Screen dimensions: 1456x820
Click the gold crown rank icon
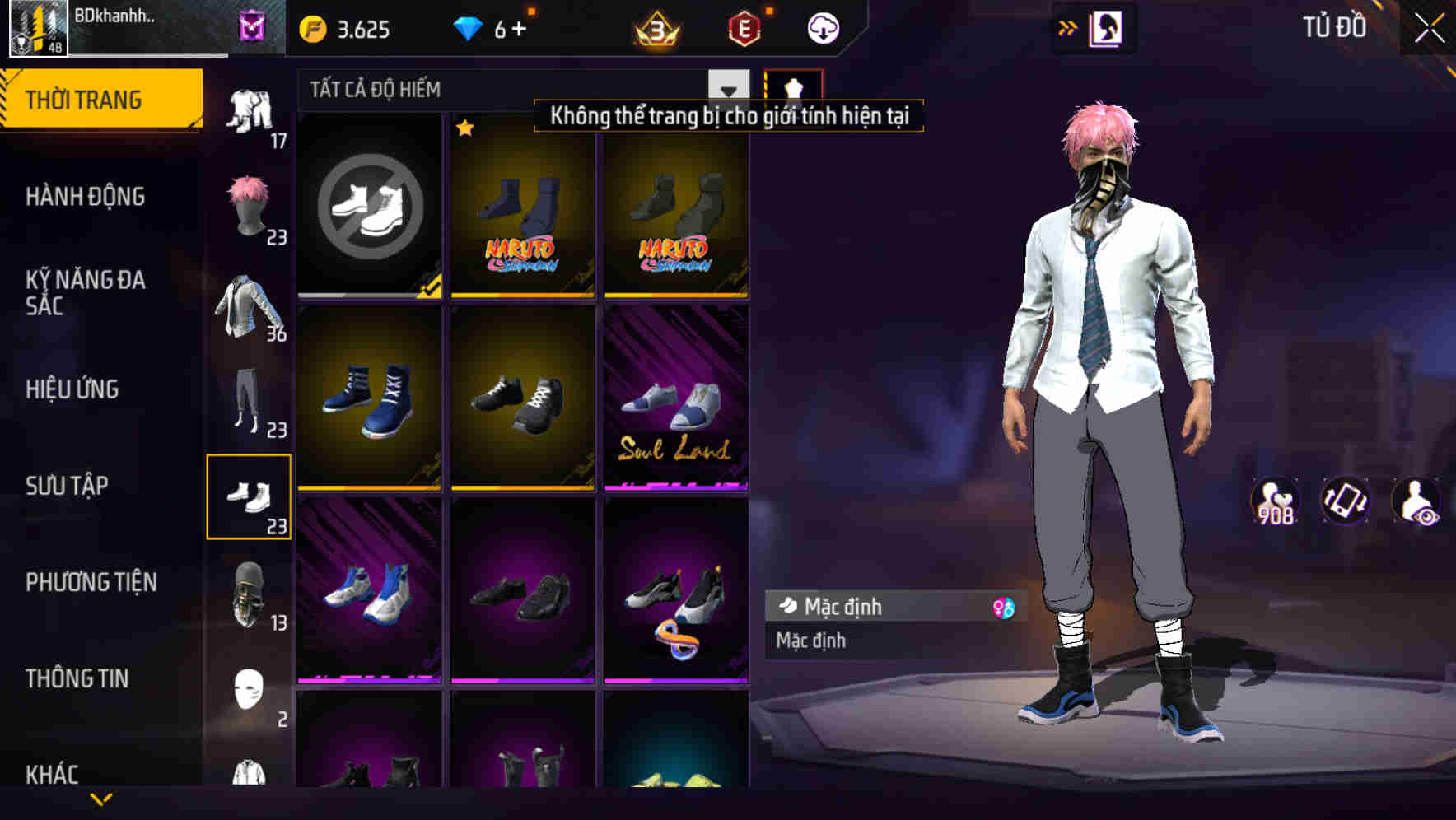click(x=655, y=29)
